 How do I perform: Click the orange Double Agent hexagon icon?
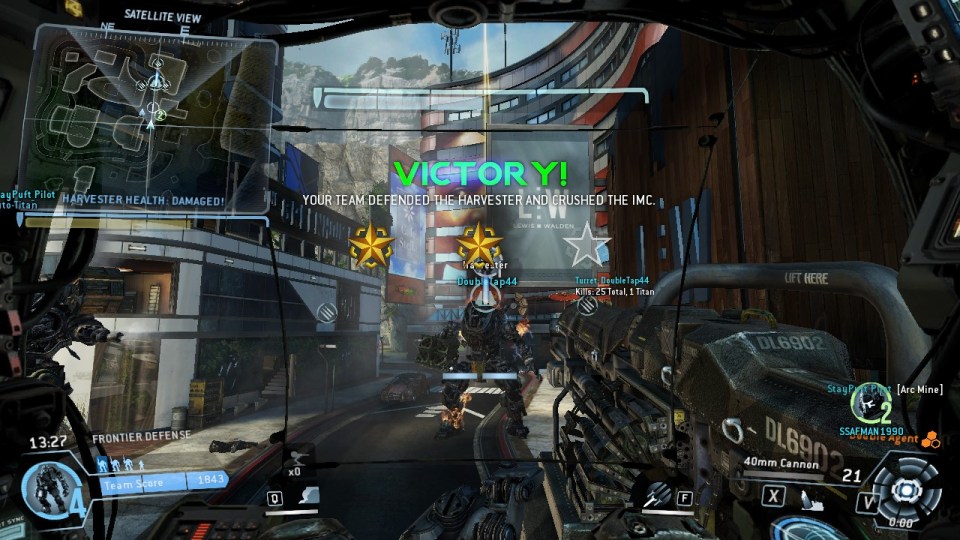pos(930,438)
